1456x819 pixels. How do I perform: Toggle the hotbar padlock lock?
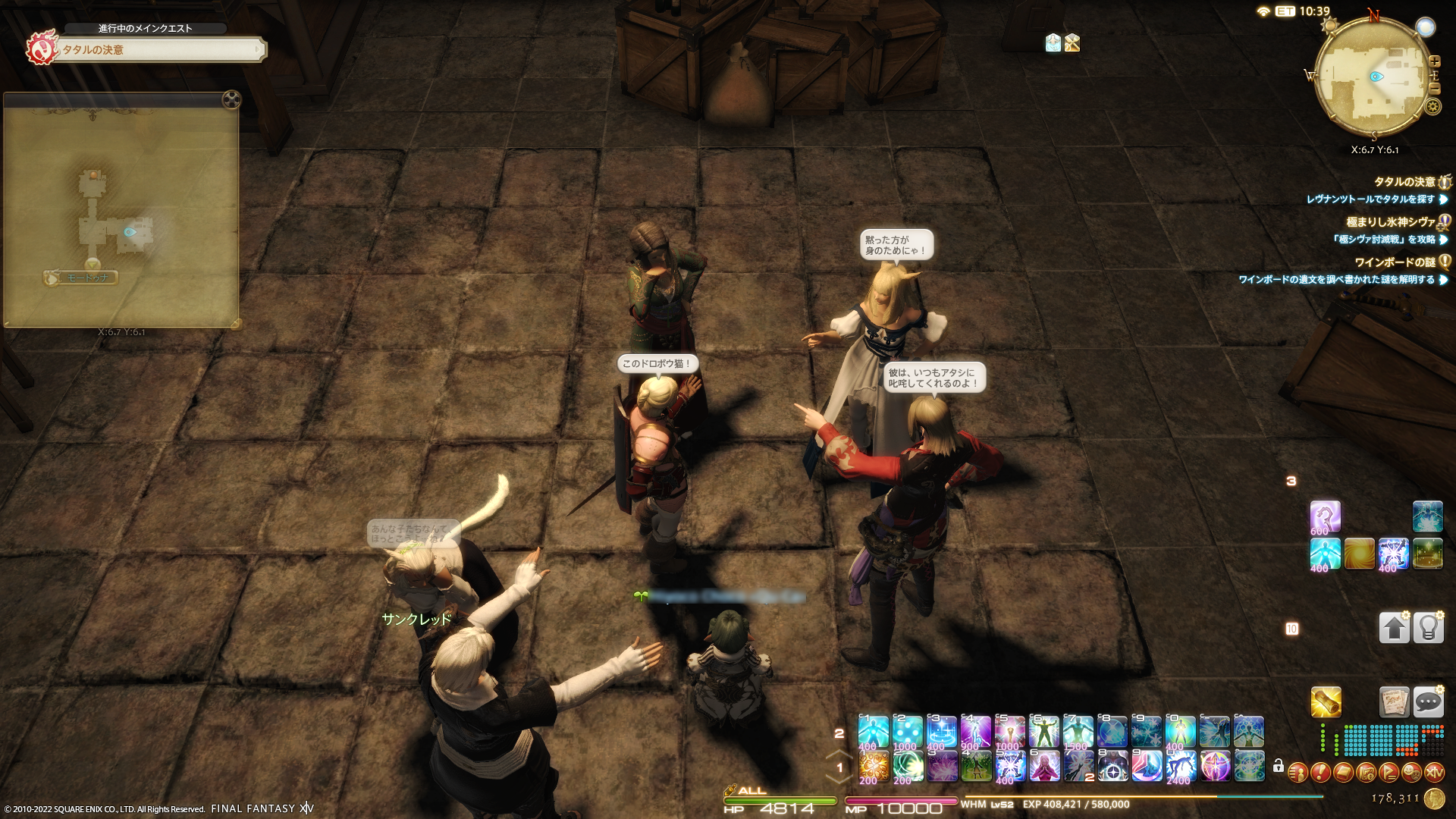(x=1279, y=766)
